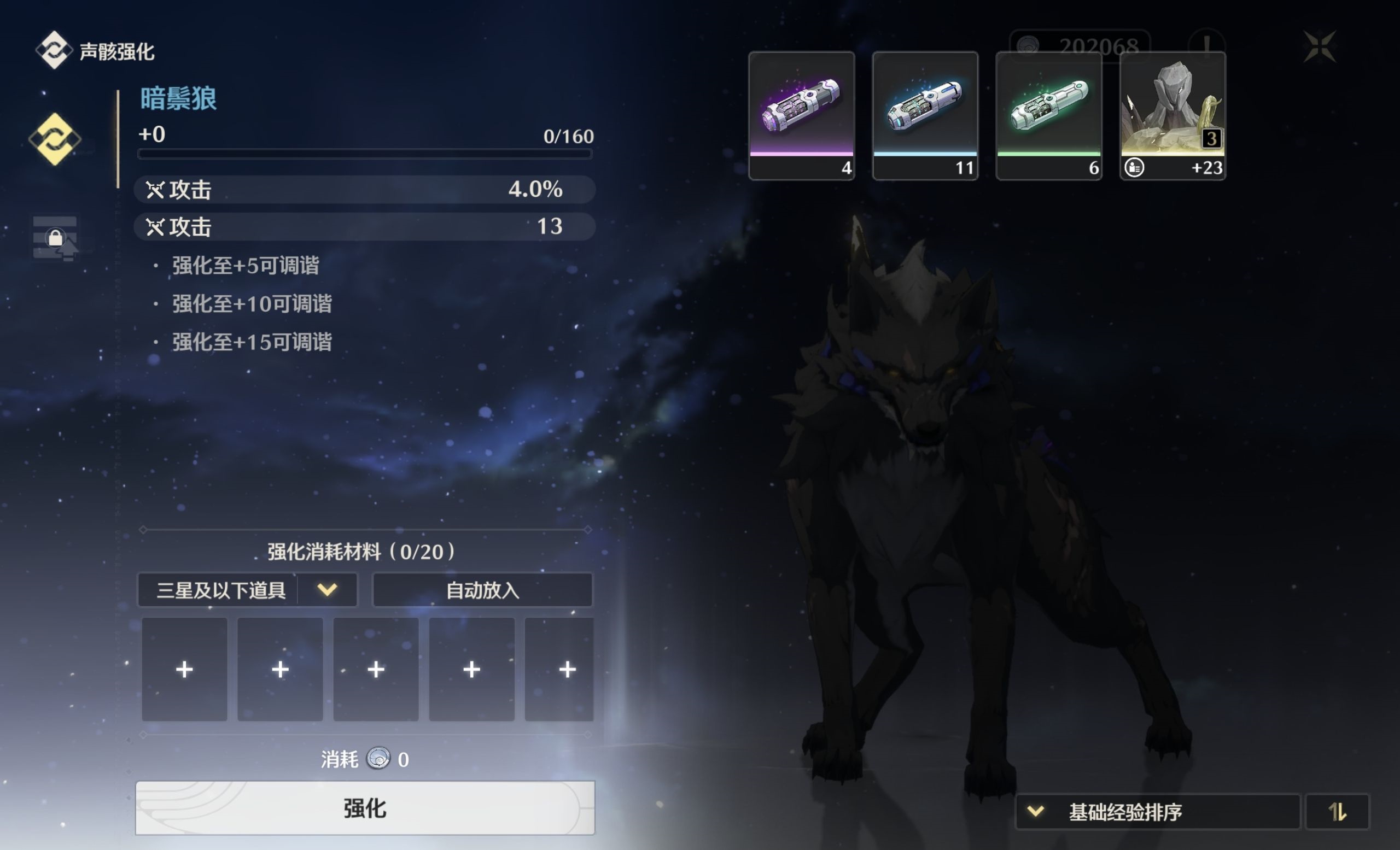Toggle the sort order arrows button
Viewport: 1400px width, 850px height.
[x=1337, y=811]
